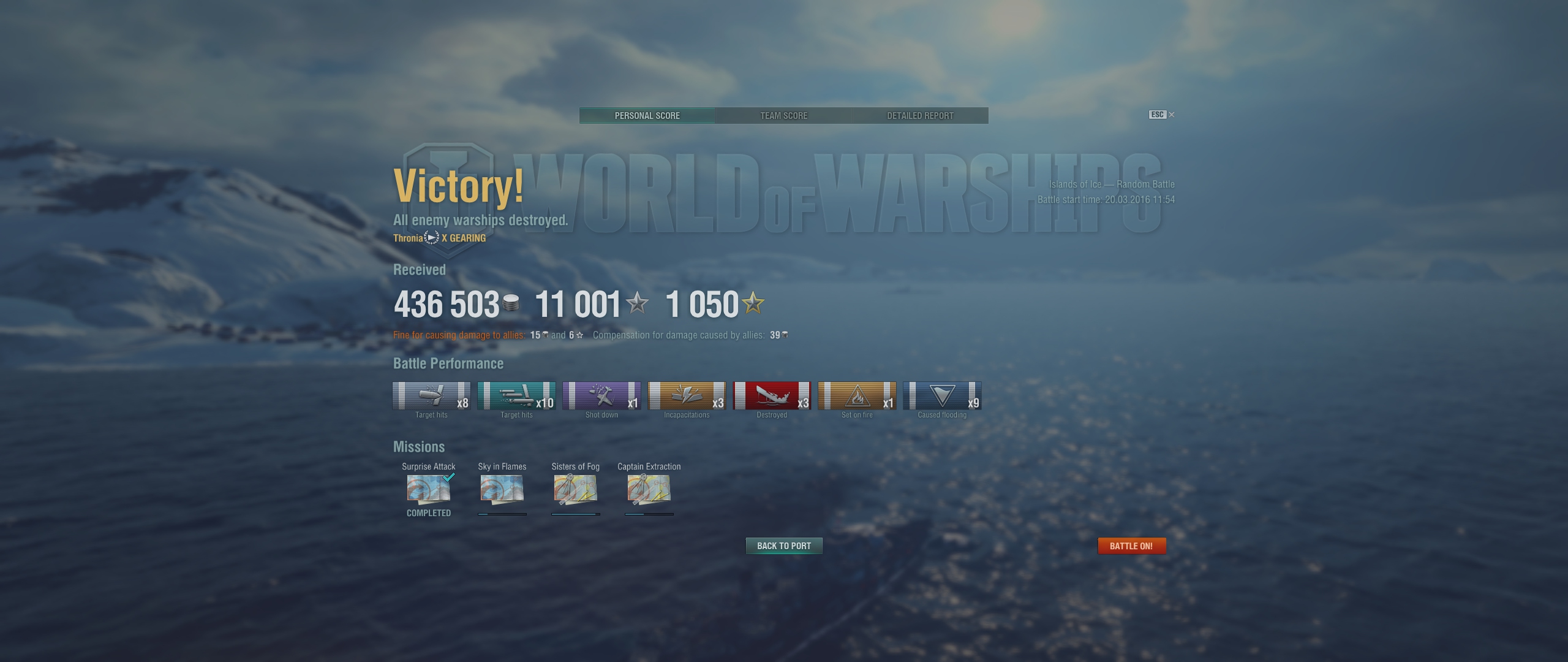Switch to the Team Score tab

coord(783,115)
